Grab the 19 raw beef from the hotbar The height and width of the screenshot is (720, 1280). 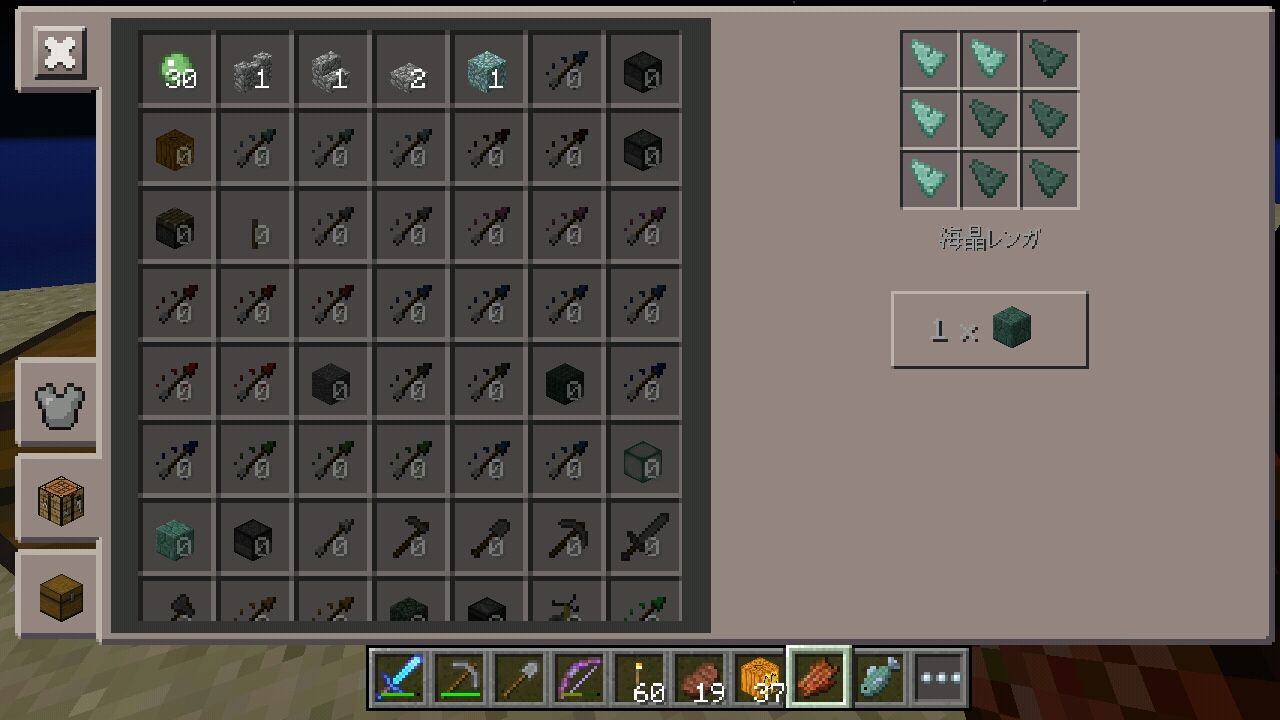(697, 677)
